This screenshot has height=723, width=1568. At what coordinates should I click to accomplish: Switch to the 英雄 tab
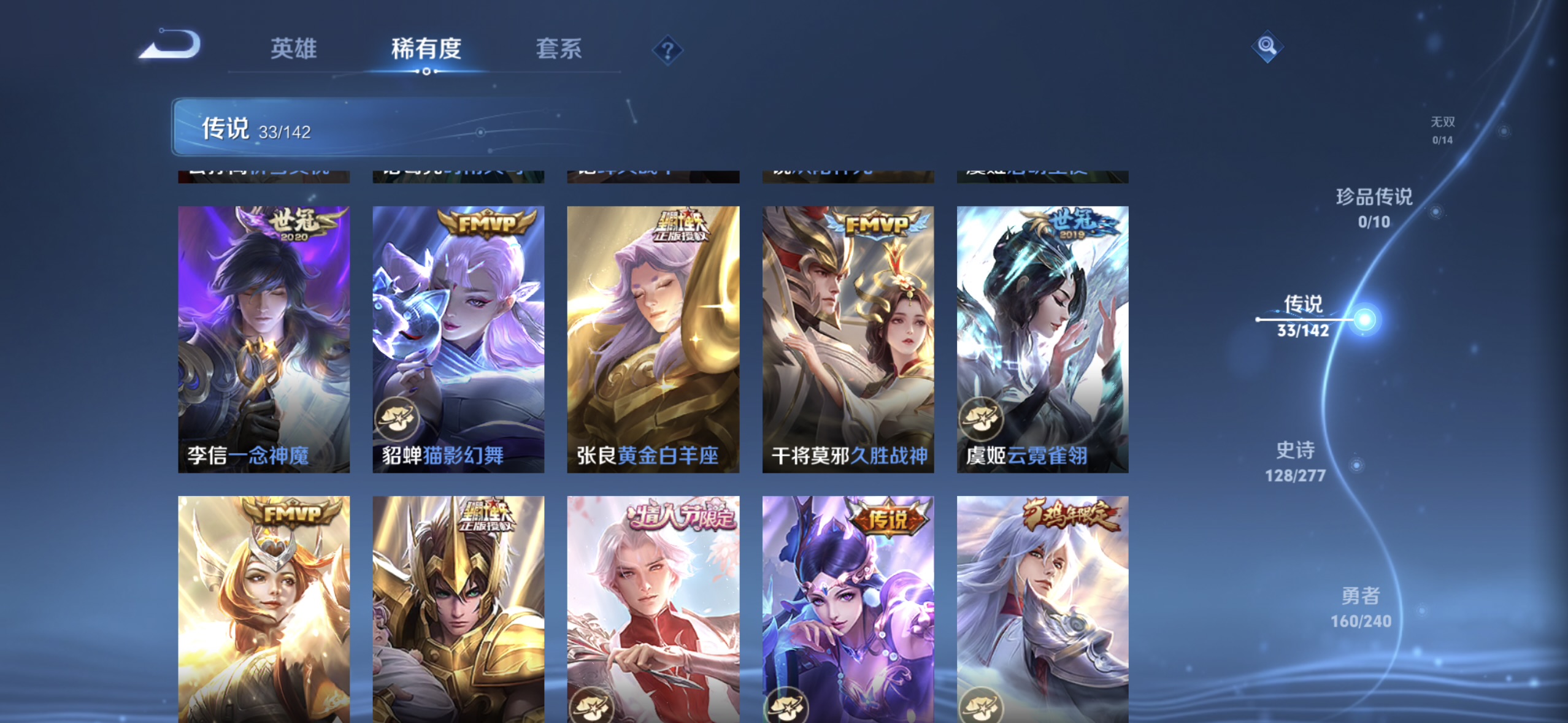293,49
